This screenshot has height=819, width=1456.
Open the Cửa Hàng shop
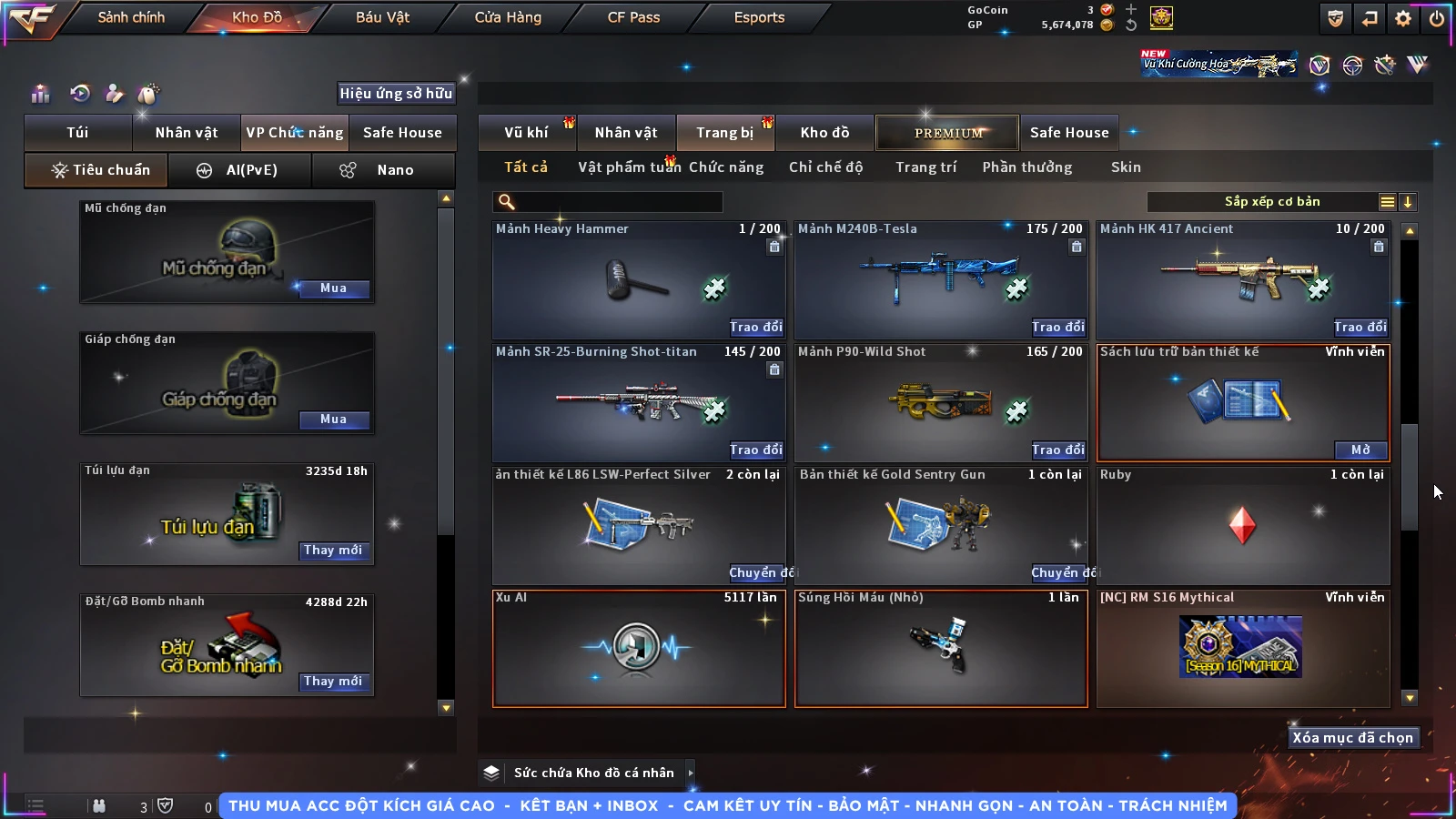[x=508, y=17]
